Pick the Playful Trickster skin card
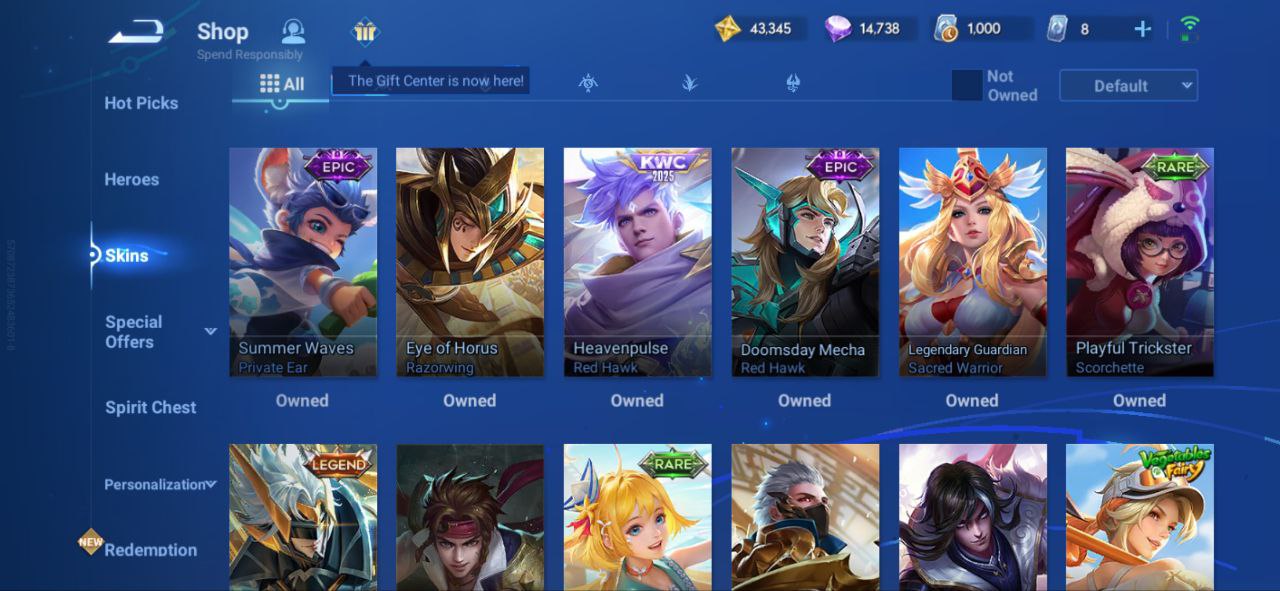The image size is (1280, 591). (1140, 262)
